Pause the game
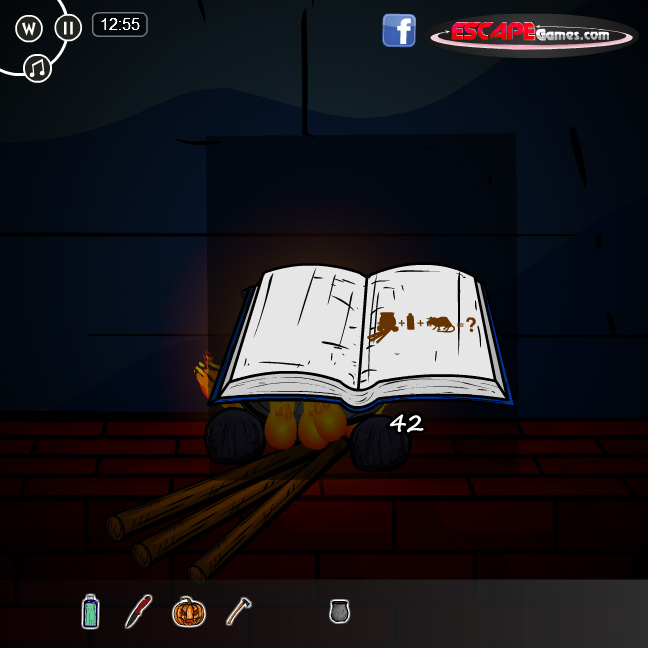The image size is (648, 648). point(68,28)
